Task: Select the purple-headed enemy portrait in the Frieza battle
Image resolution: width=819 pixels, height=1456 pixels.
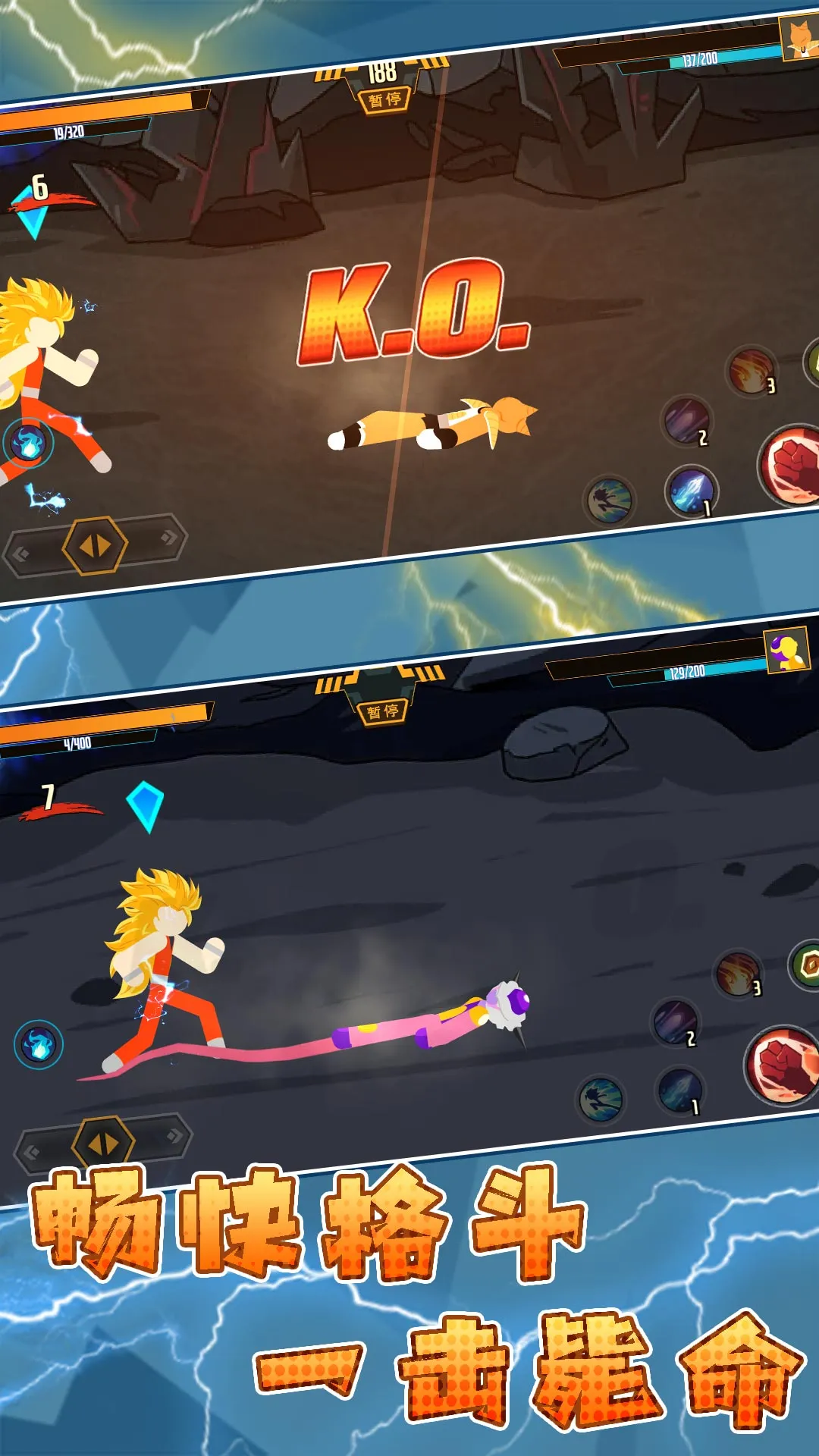Action: (x=787, y=651)
